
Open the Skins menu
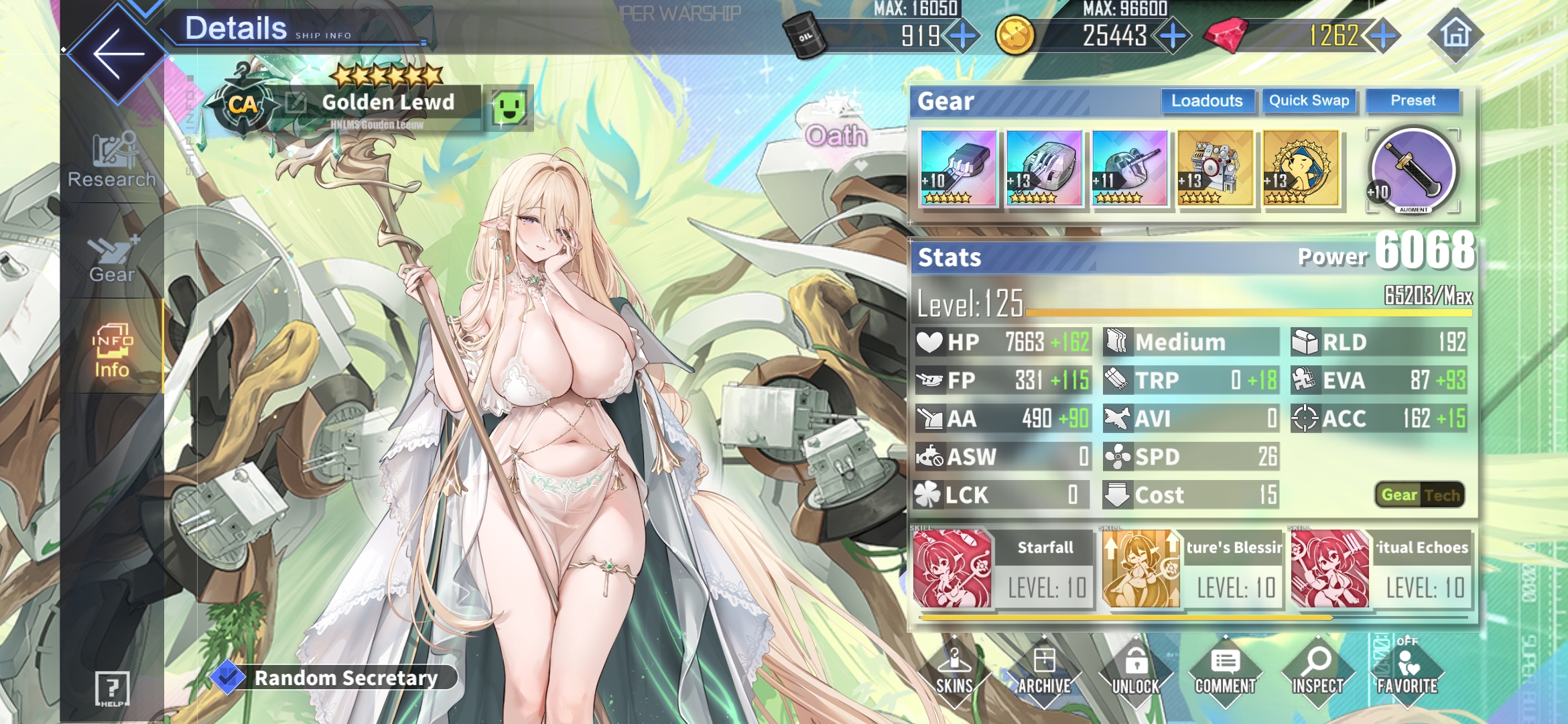(x=954, y=672)
